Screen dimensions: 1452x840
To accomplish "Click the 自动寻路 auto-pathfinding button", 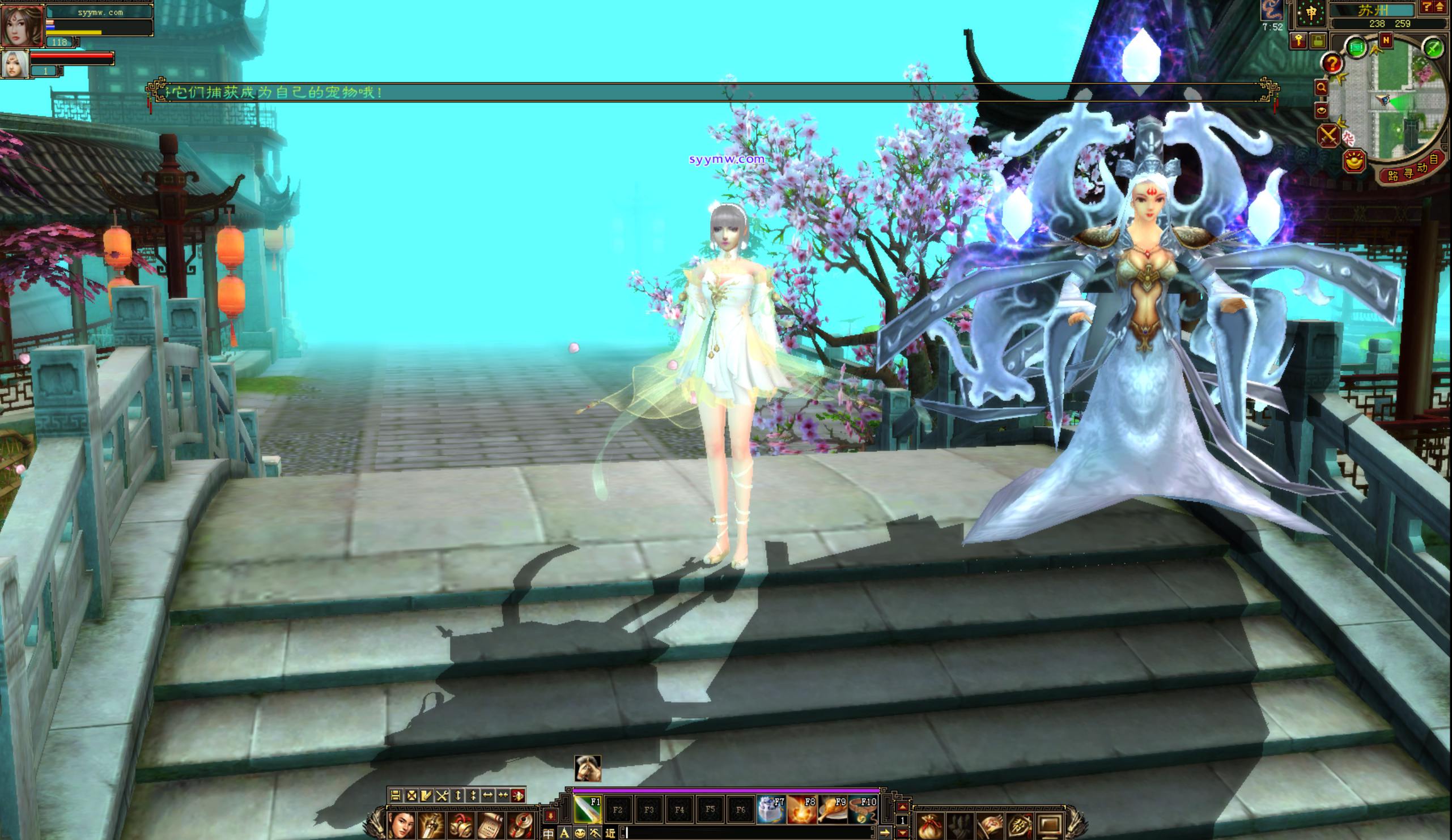I will [1412, 168].
